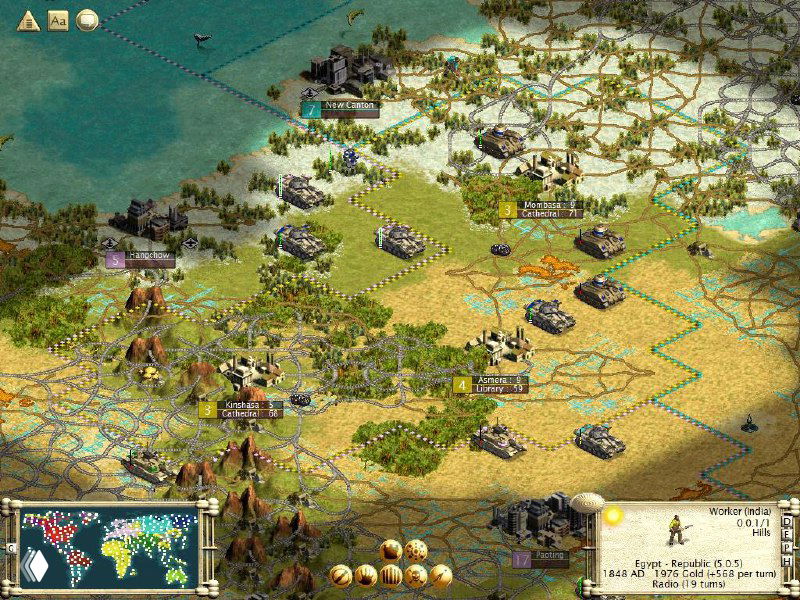The image size is (800, 600).
Task: Click the P button on info panel
Action: [789, 547]
